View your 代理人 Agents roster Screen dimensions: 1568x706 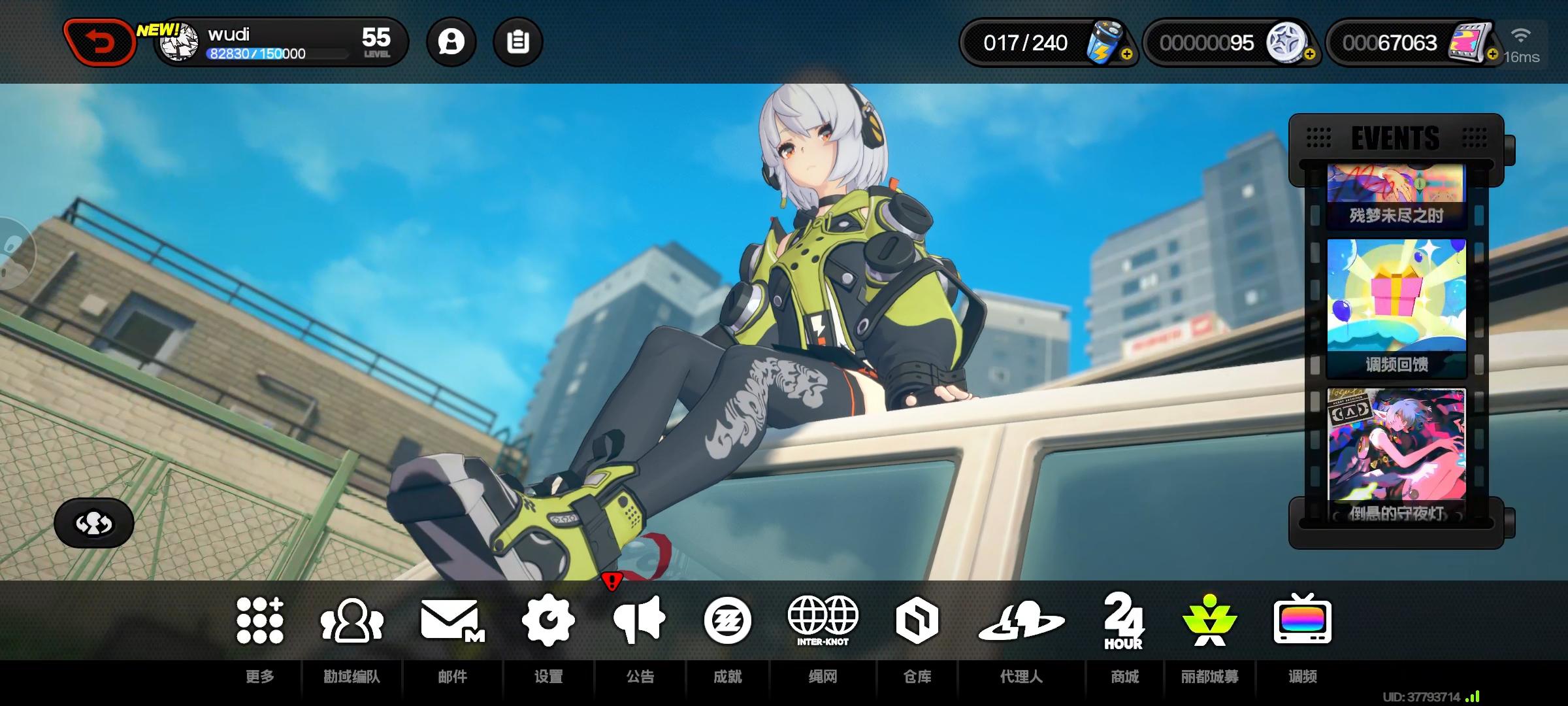coord(1020,621)
